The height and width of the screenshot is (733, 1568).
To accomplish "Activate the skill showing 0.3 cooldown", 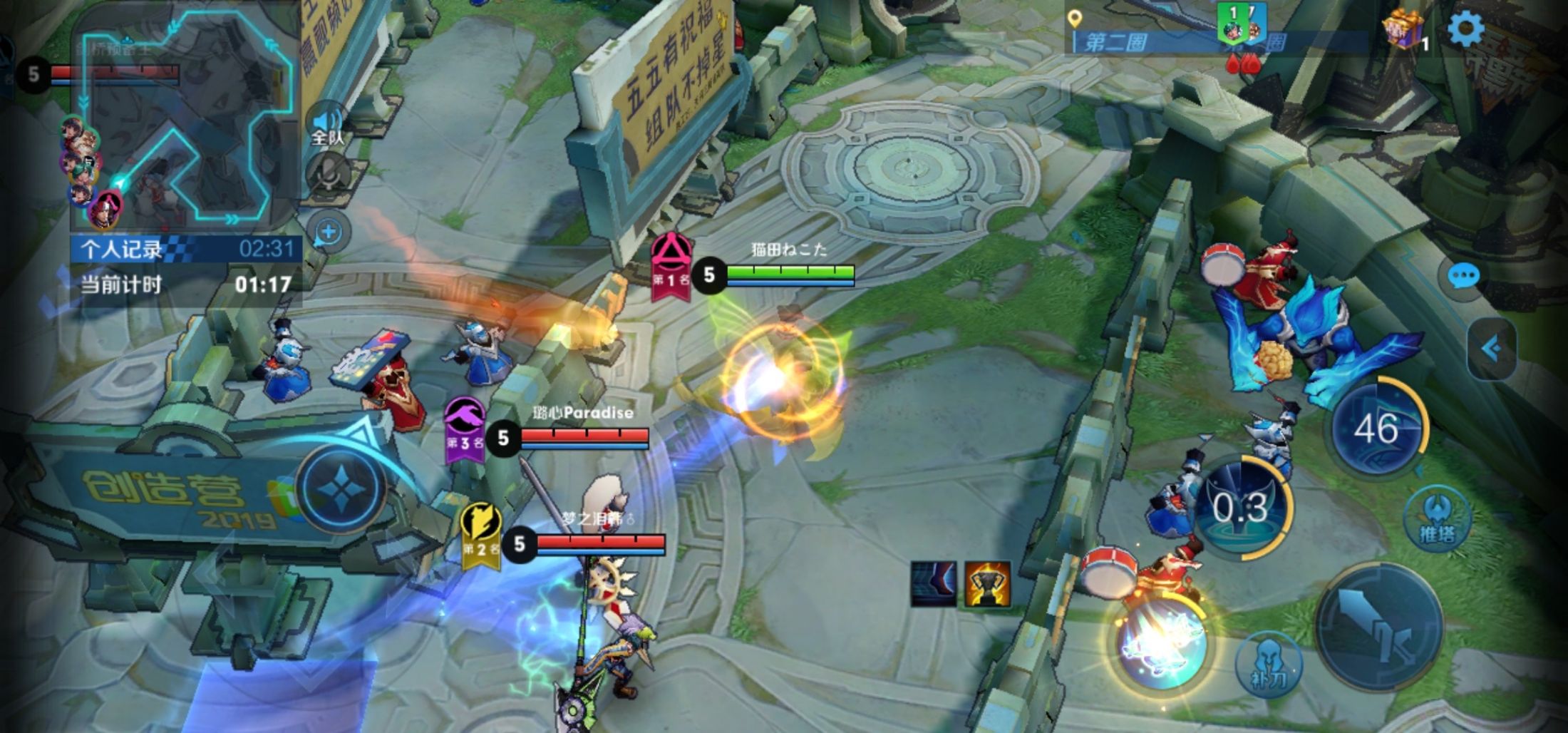I will pyautogui.click(x=1242, y=508).
